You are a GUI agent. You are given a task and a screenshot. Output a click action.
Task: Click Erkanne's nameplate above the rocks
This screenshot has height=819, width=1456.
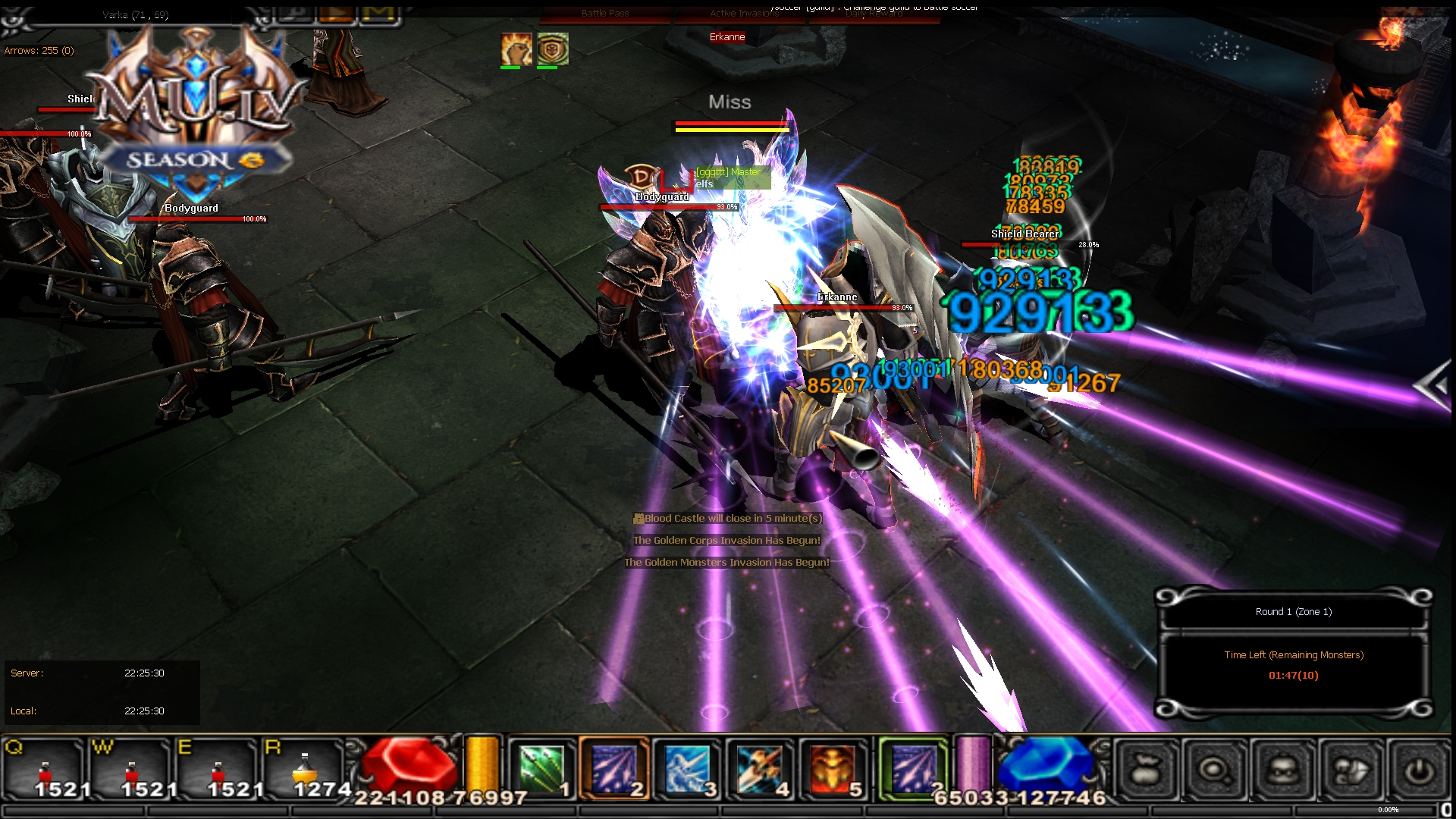point(727,36)
